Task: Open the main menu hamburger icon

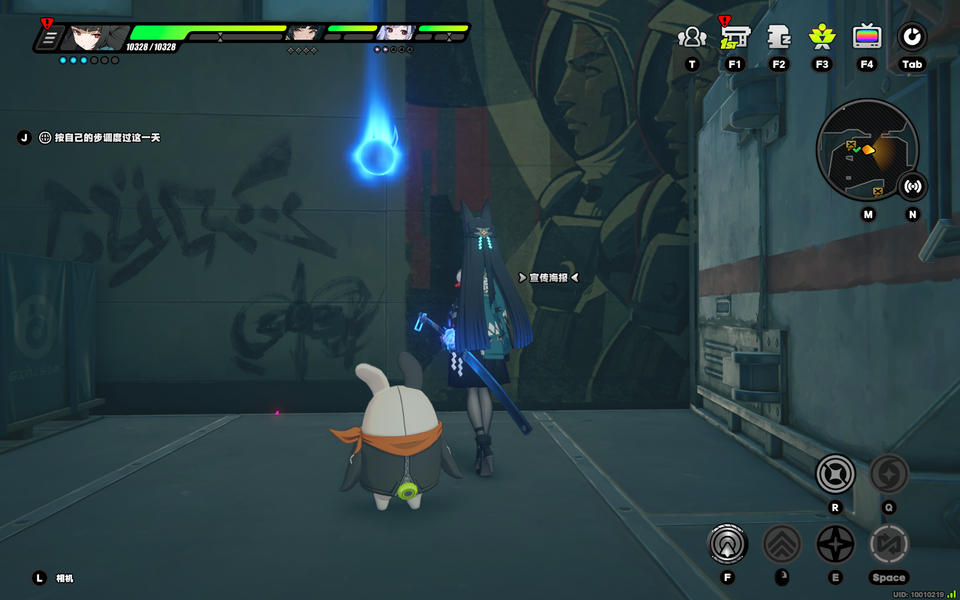Action: [47, 39]
